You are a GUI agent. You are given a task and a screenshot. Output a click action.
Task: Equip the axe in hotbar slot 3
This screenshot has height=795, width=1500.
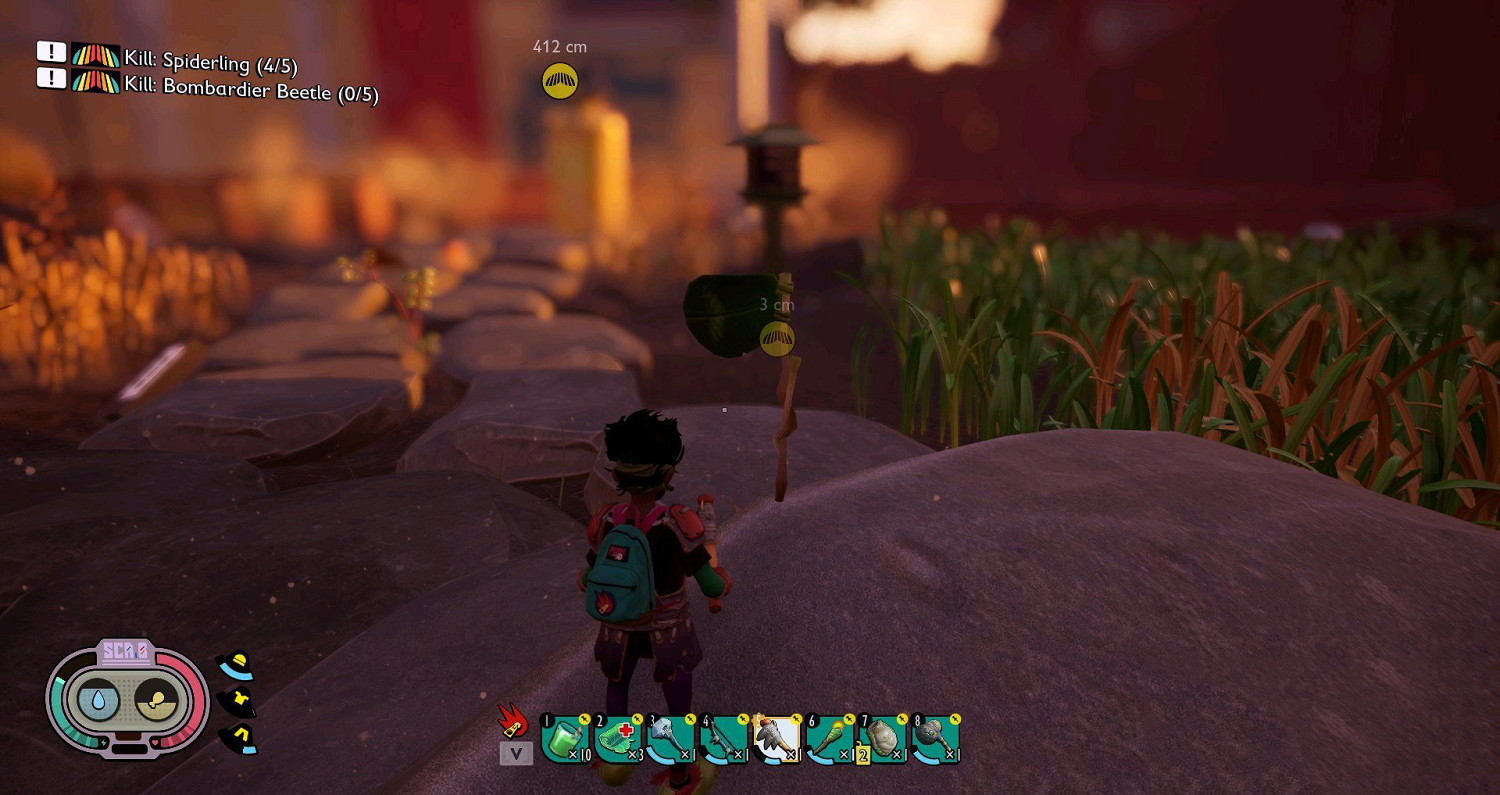pos(671,740)
